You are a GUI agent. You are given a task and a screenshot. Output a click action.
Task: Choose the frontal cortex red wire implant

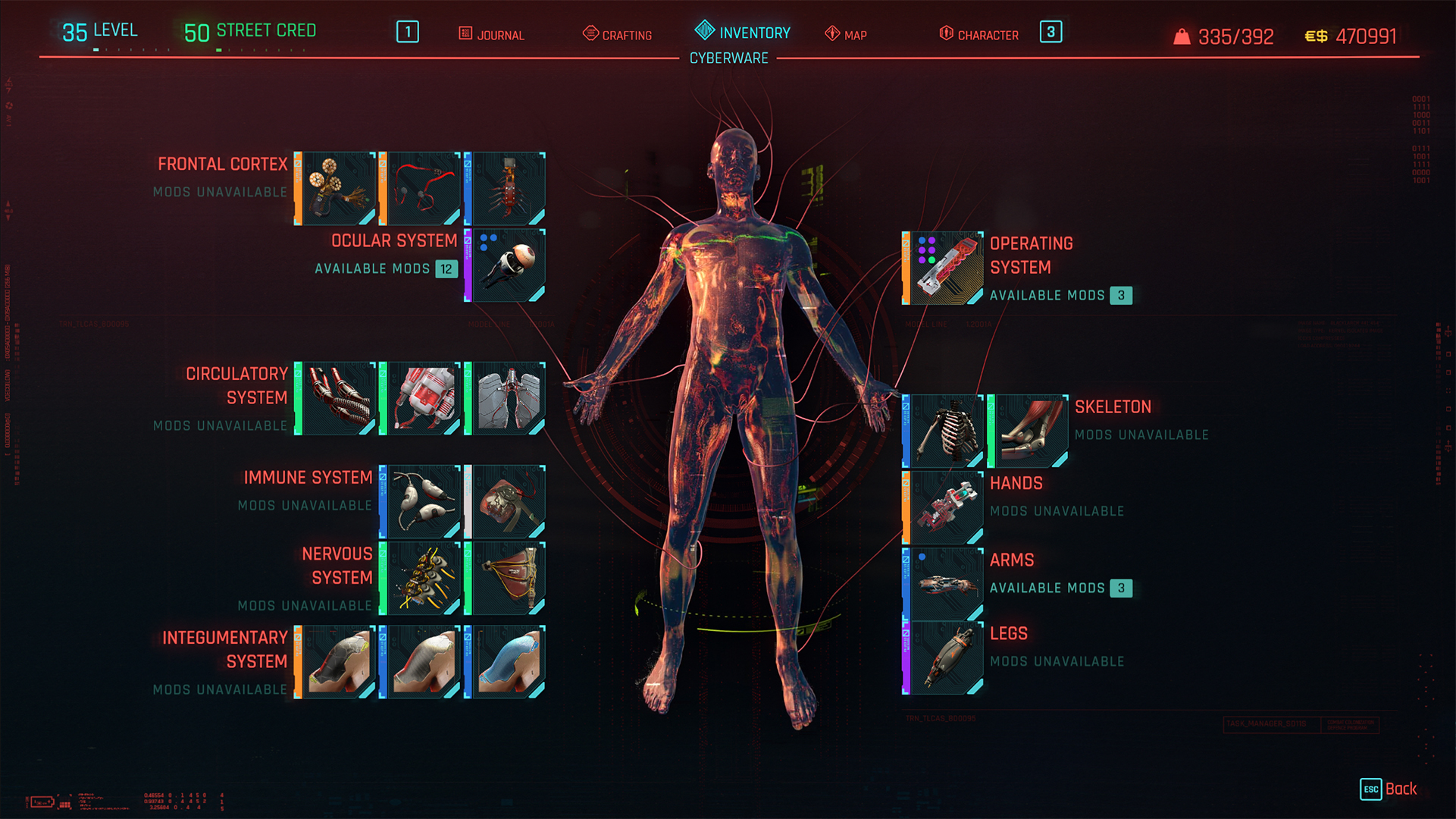(421, 189)
